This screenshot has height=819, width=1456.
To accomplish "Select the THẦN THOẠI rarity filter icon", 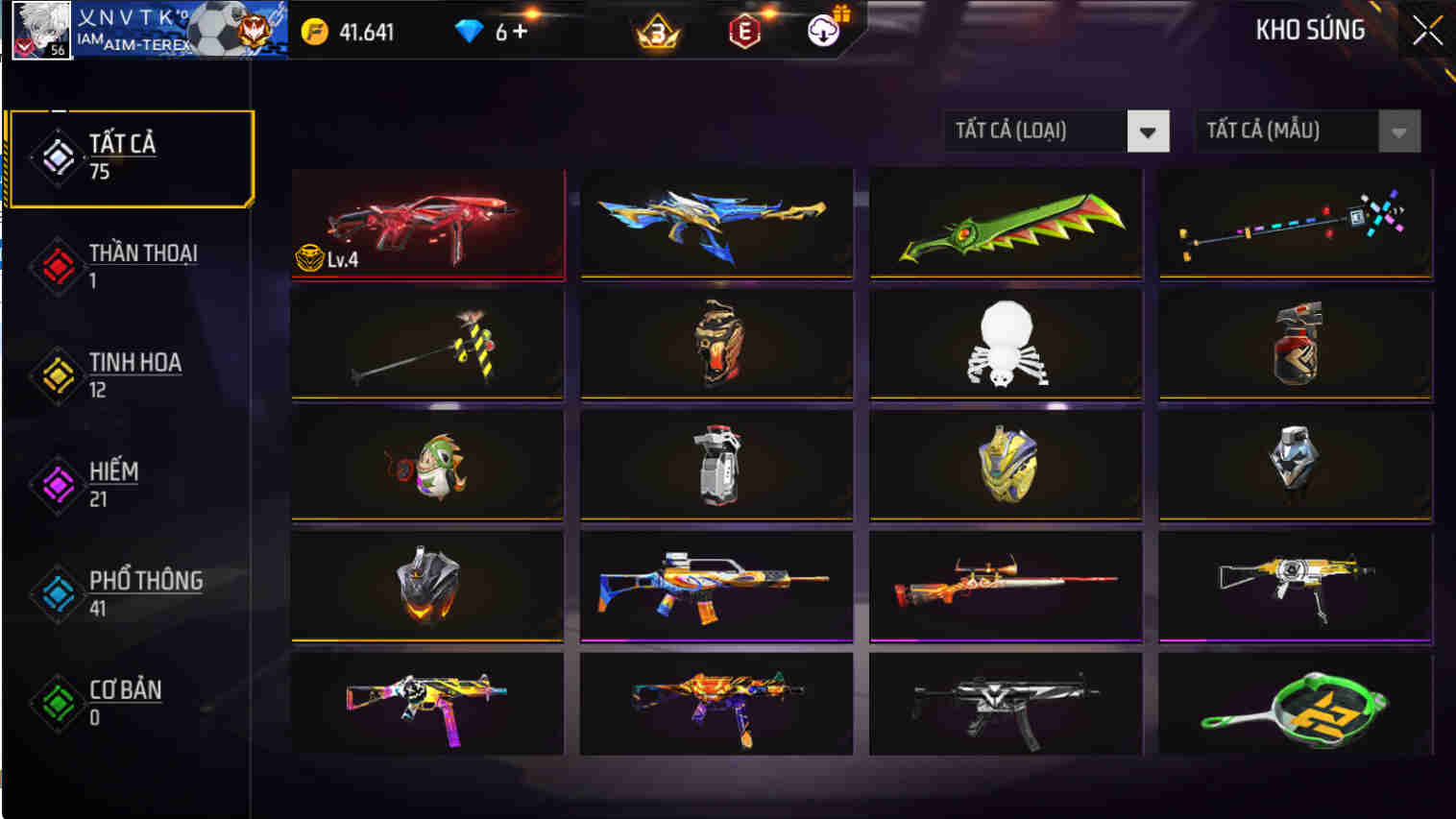I will [58, 266].
